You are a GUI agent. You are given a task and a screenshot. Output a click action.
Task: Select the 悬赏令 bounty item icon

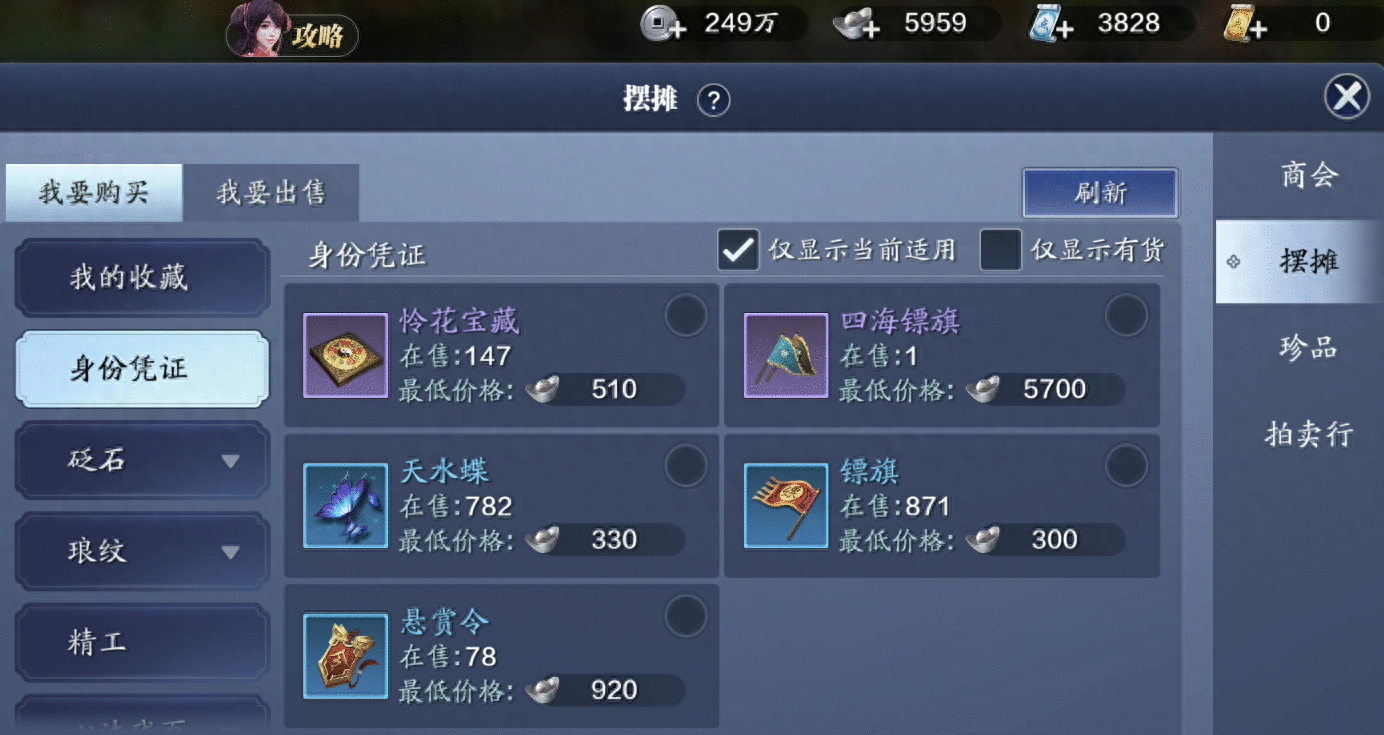click(345, 655)
